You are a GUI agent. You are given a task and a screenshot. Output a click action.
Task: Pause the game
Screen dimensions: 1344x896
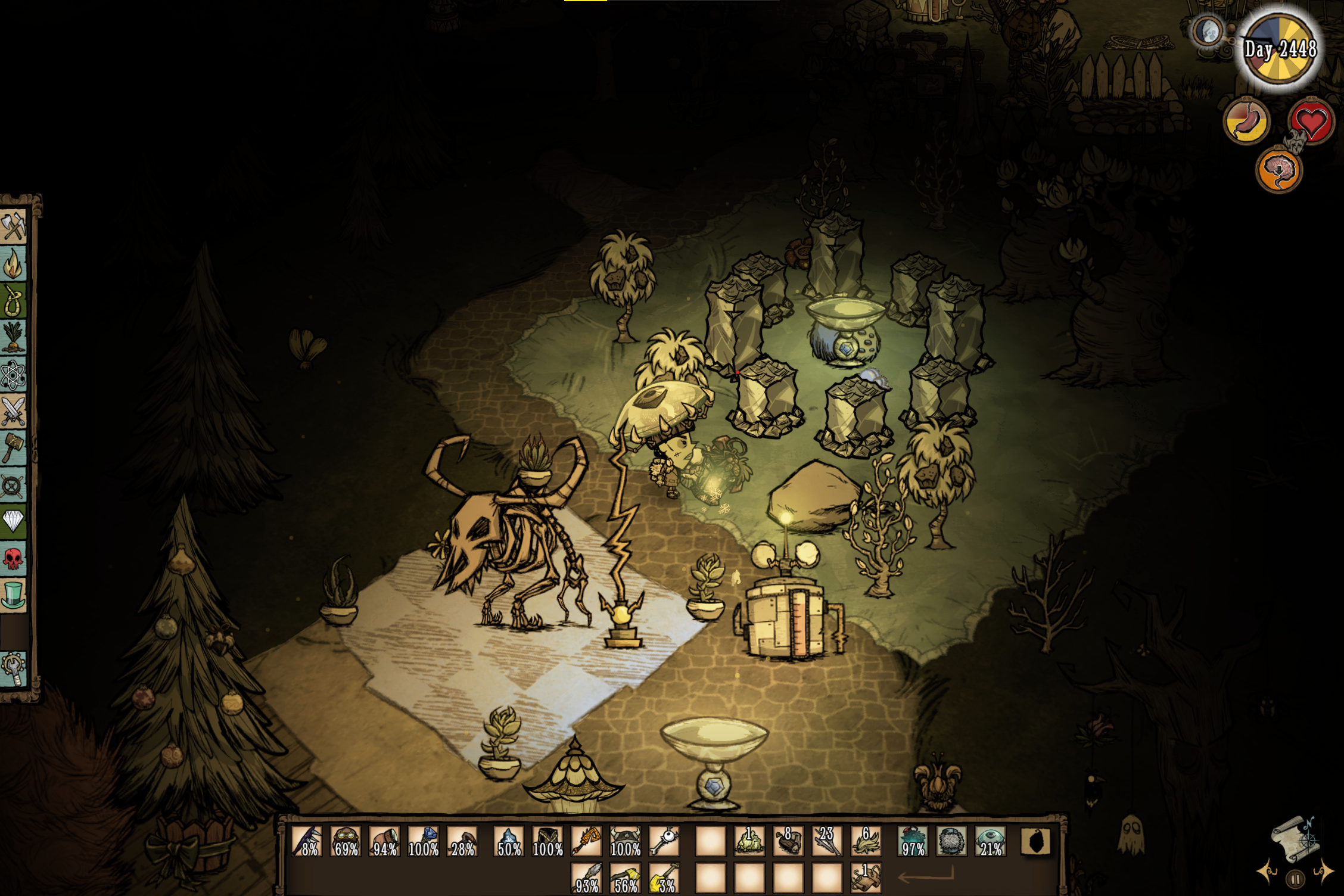(1295, 879)
